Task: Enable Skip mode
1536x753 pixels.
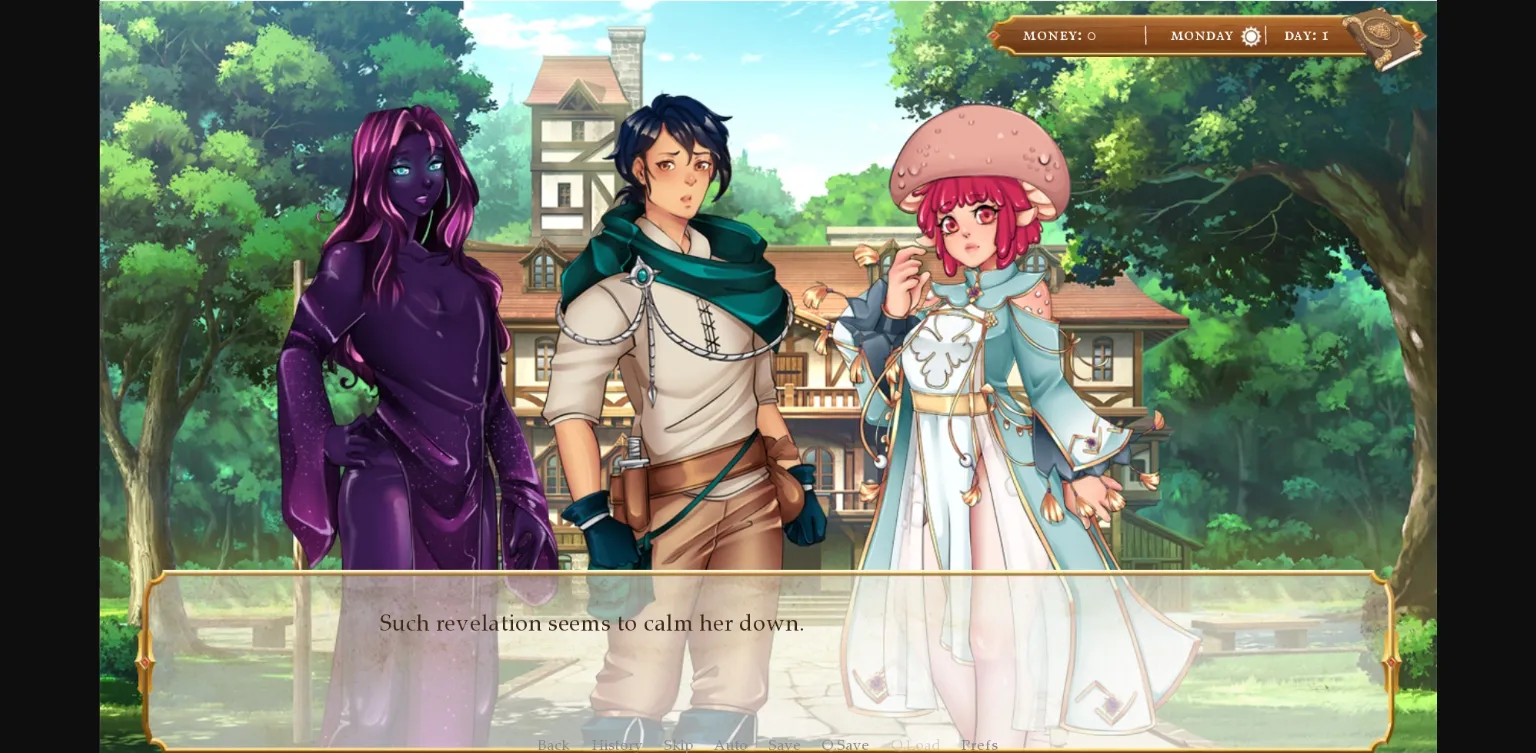Action: (x=678, y=745)
